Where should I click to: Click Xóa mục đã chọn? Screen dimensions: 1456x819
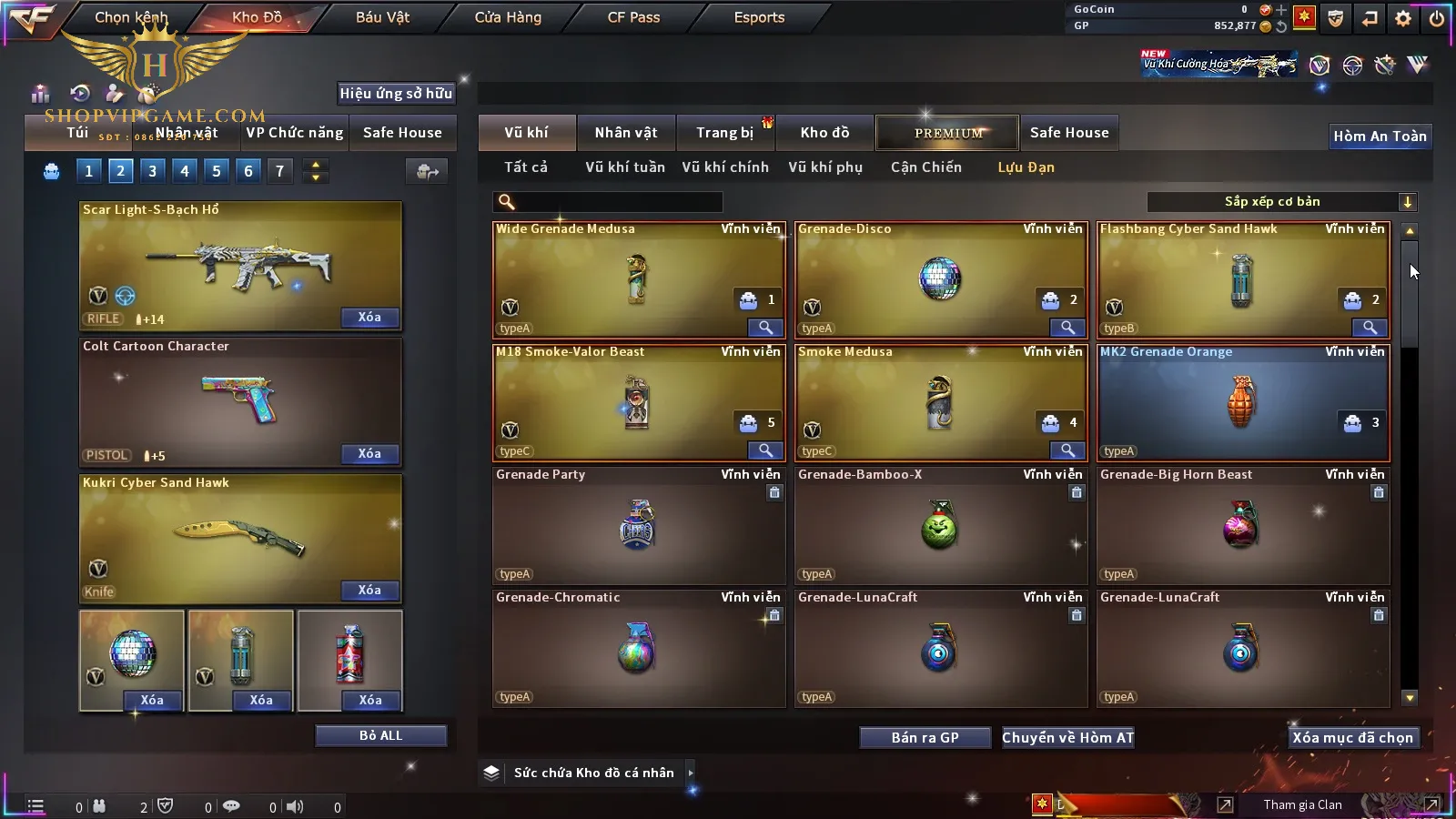[1352, 738]
